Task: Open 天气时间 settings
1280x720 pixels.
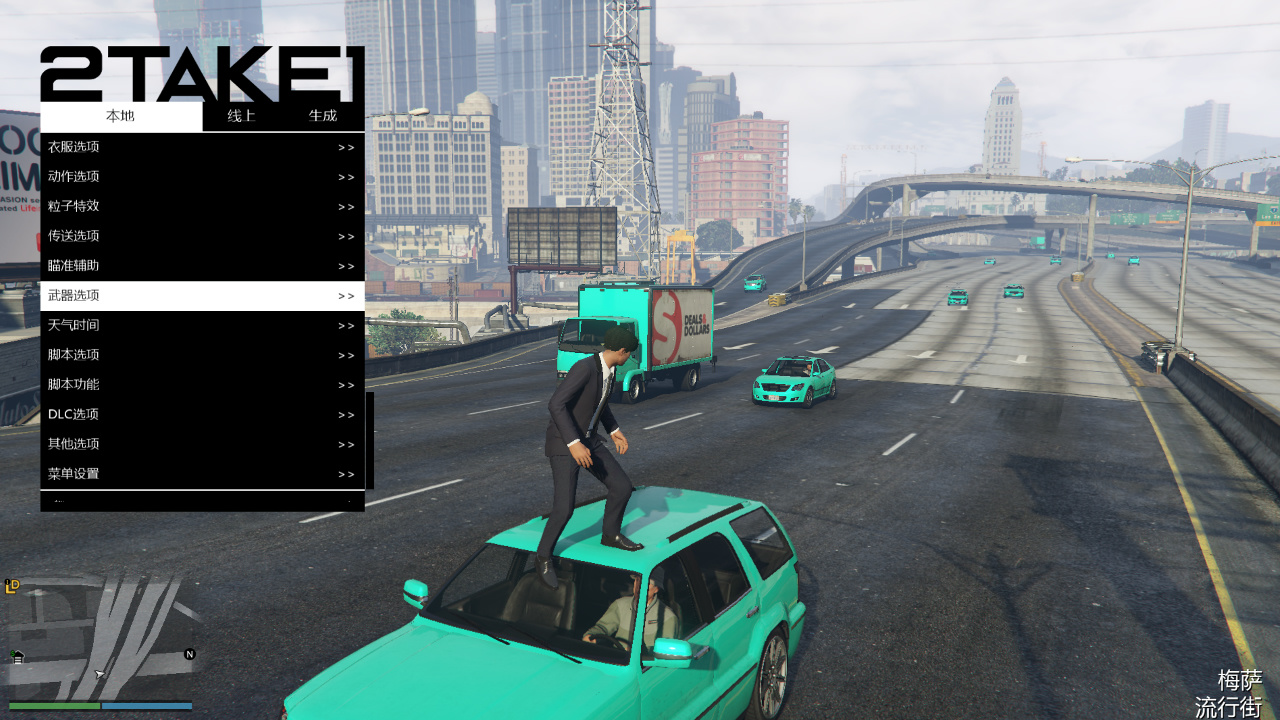Action: click(x=202, y=325)
